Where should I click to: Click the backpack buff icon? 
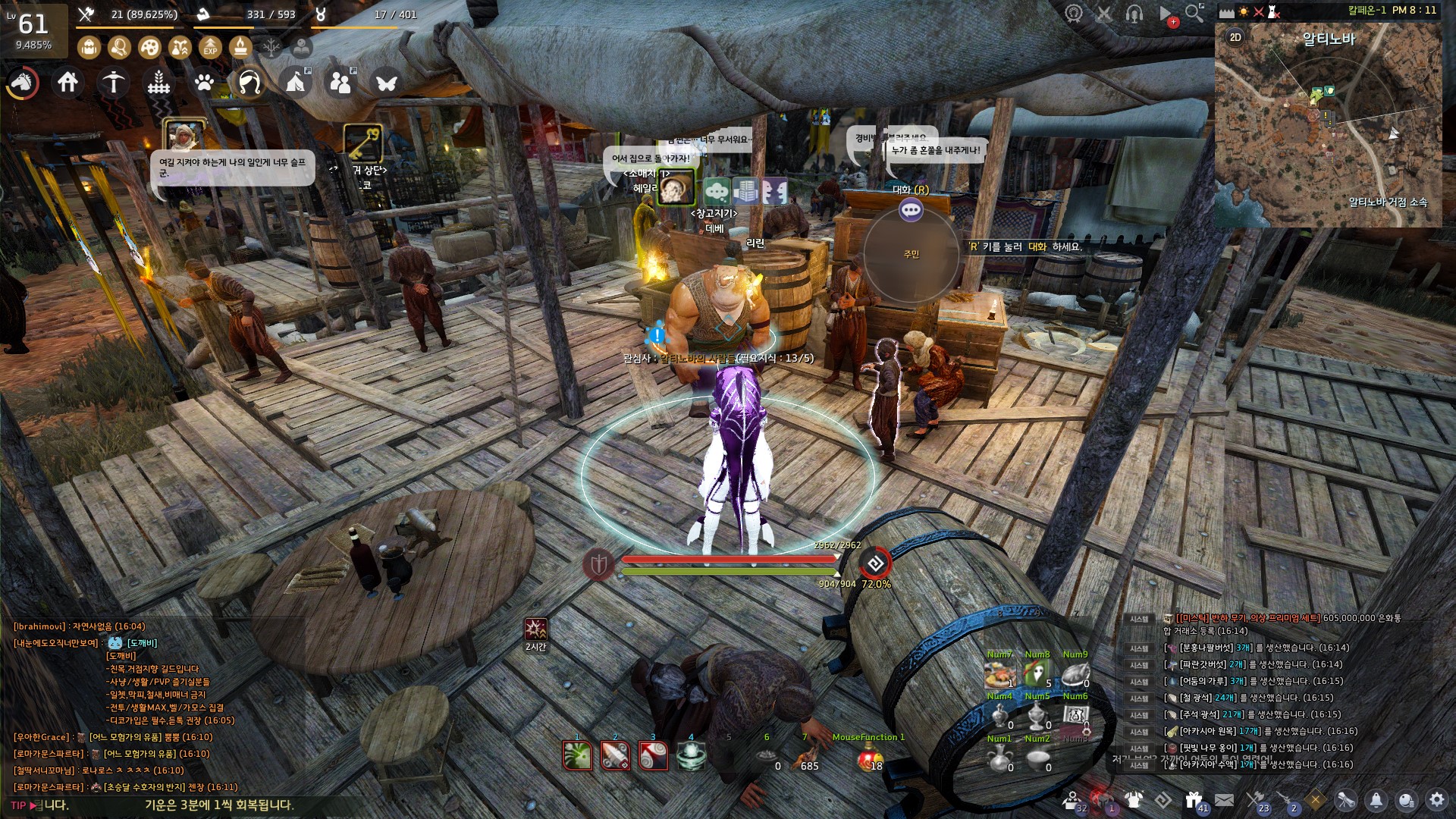(89, 48)
